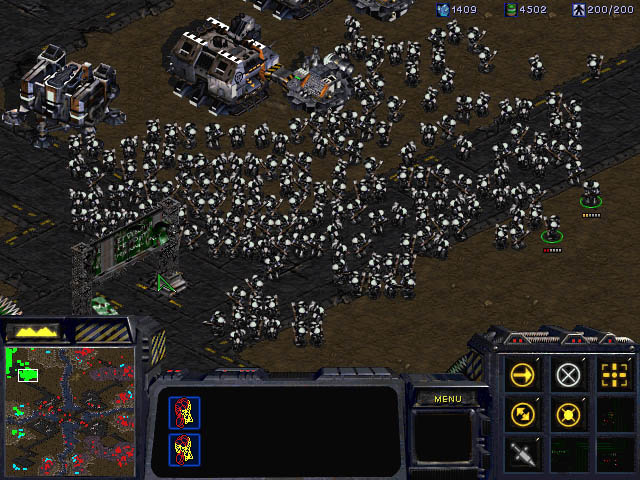Choose the Patrol command icon

tap(522, 413)
